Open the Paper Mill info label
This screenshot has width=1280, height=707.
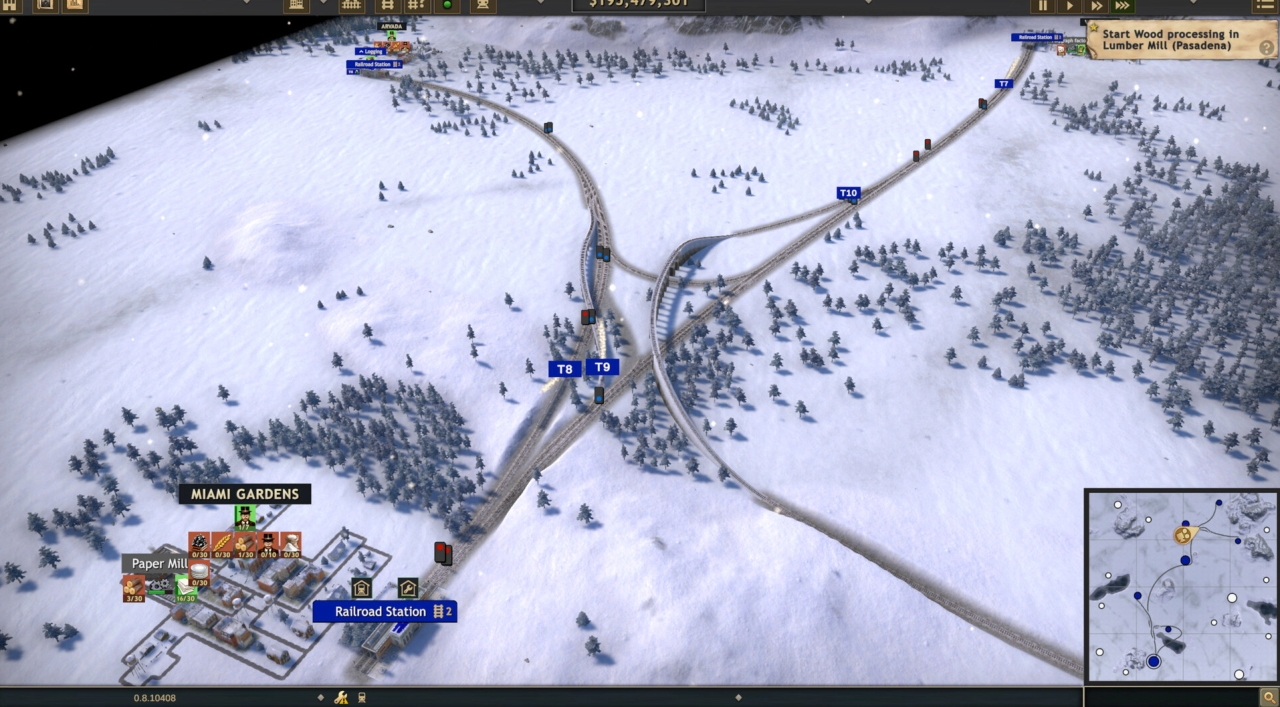click(158, 564)
